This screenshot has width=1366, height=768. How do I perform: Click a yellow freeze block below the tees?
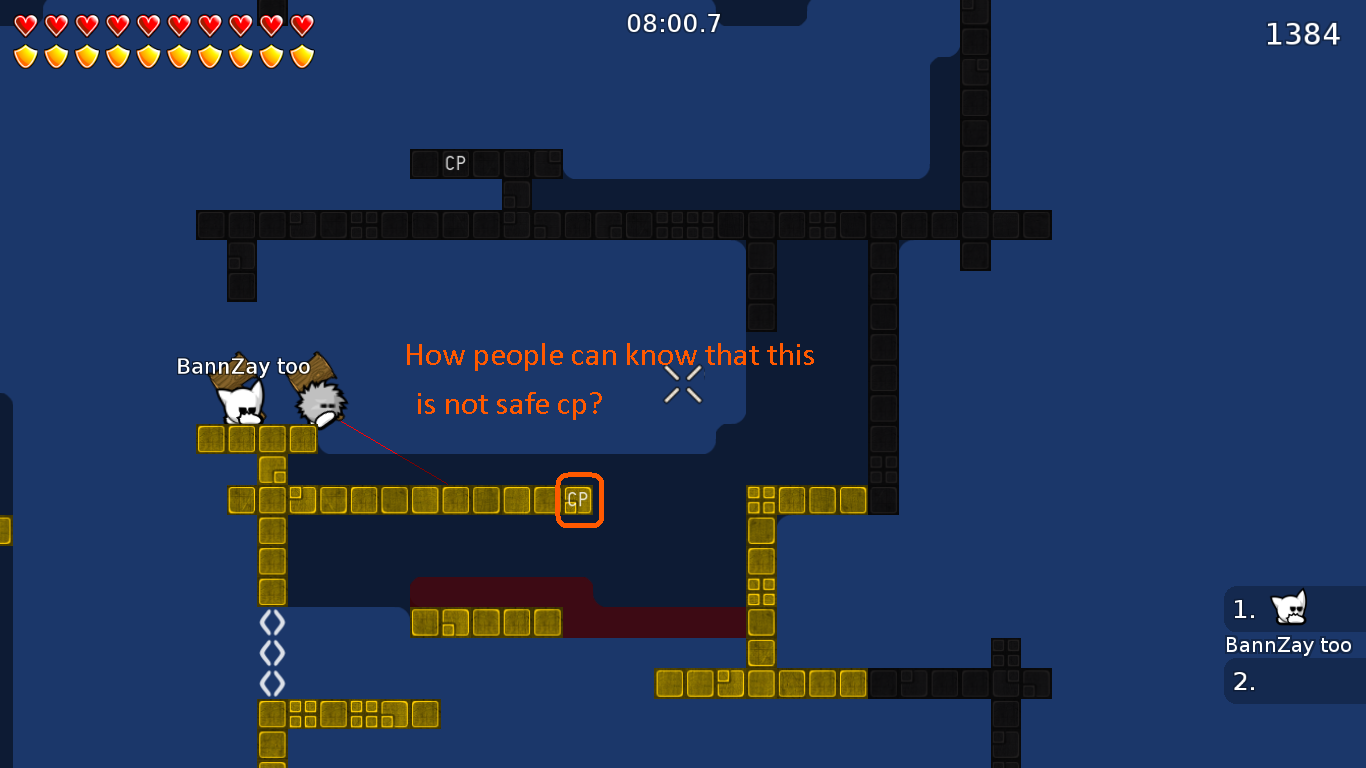[x=242, y=438]
